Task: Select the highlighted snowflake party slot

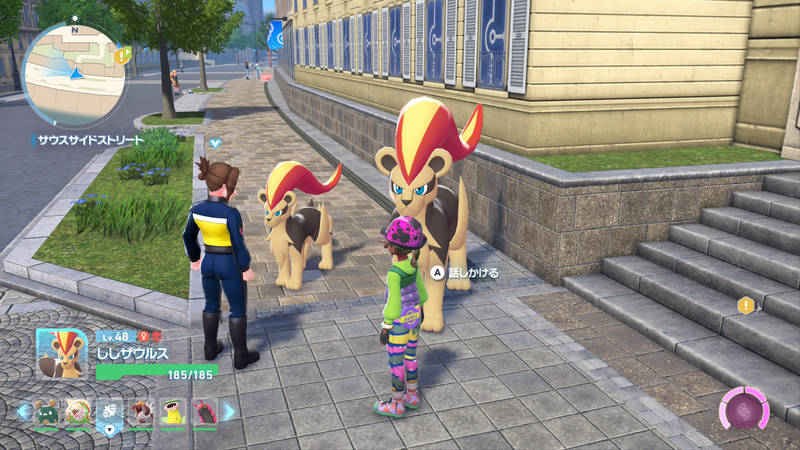Action: pos(109,411)
